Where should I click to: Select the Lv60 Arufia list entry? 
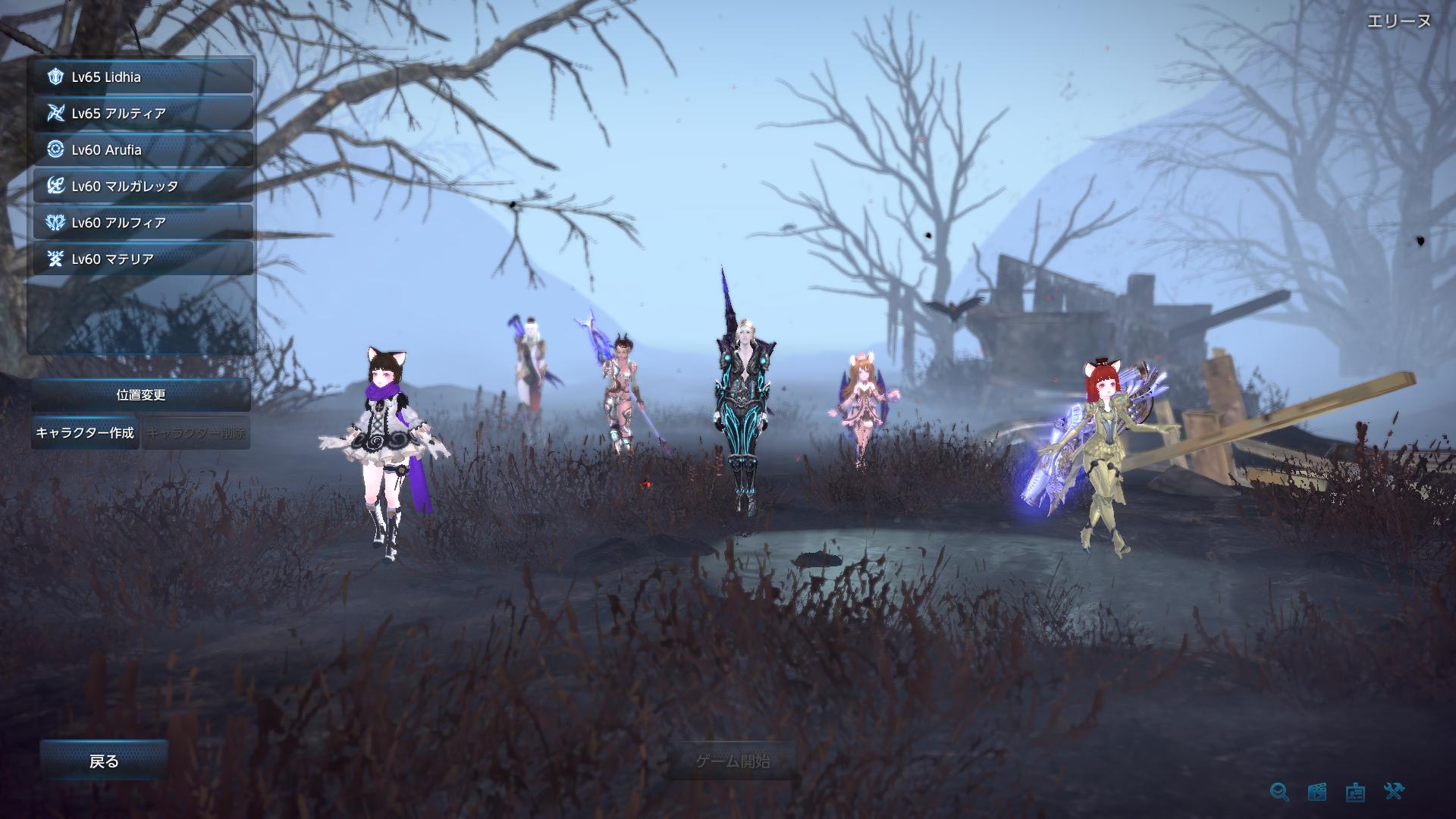pyautogui.click(x=140, y=150)
